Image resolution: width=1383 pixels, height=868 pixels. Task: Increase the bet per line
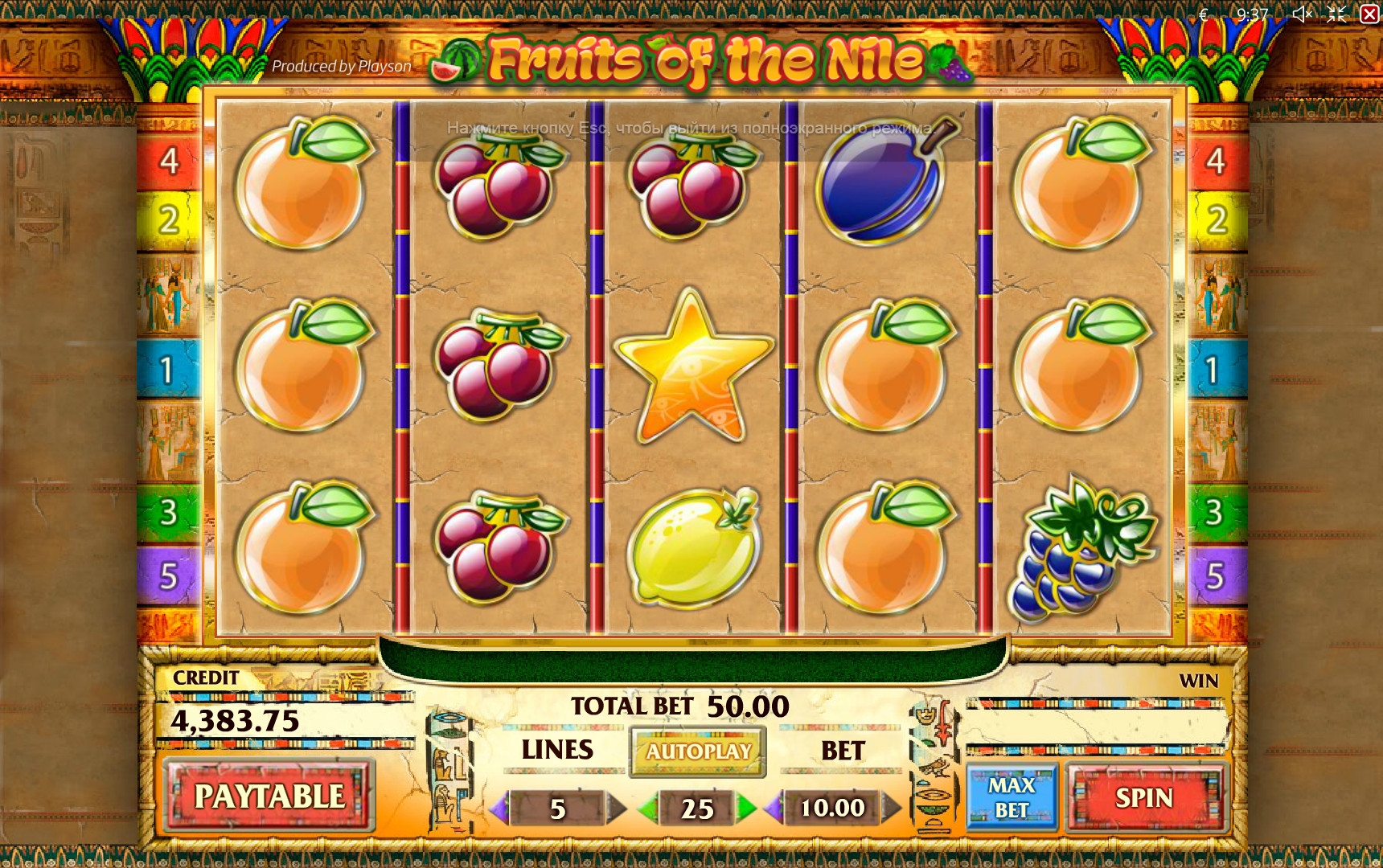891,808
